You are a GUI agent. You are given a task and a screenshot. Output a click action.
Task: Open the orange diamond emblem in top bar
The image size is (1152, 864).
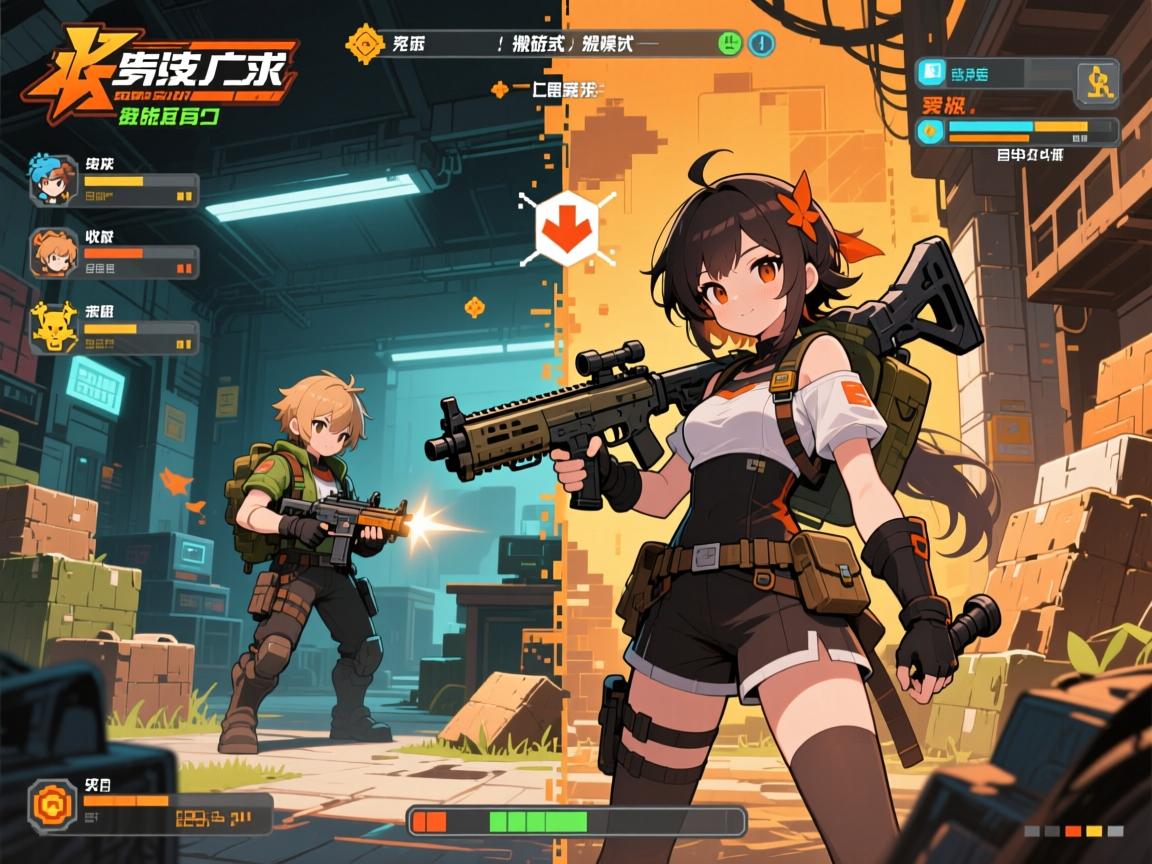tap(362, 44)
